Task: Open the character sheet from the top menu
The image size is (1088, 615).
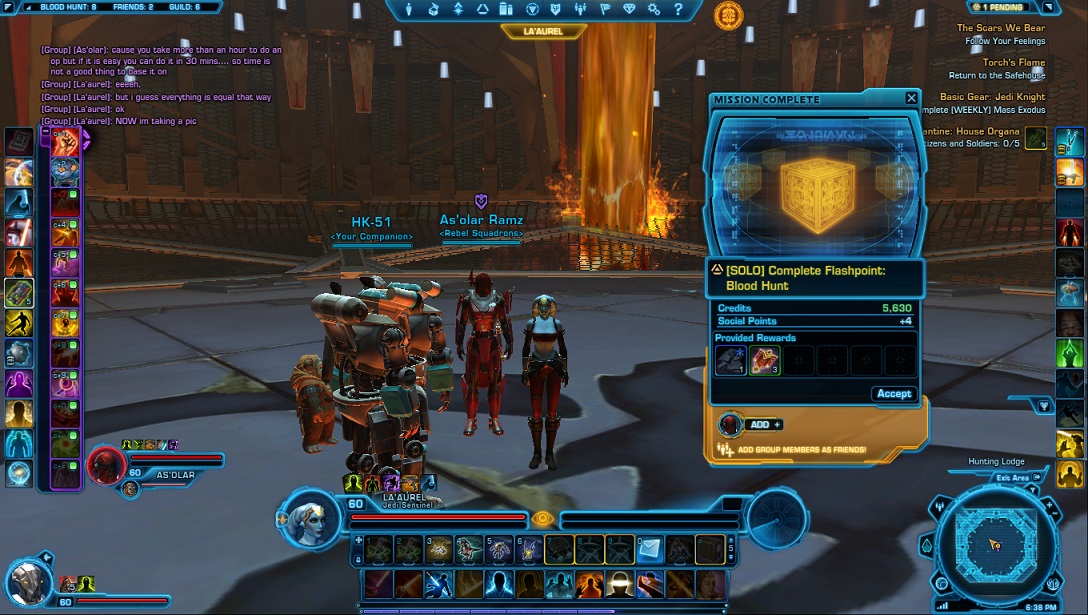Action: pos(410,10)
